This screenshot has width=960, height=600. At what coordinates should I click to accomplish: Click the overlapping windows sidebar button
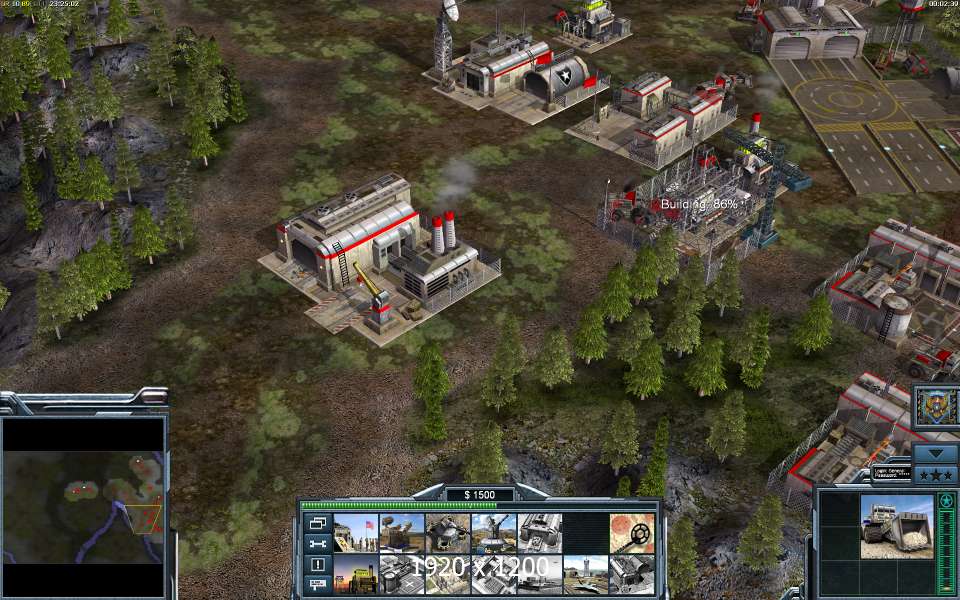[318, 523]
